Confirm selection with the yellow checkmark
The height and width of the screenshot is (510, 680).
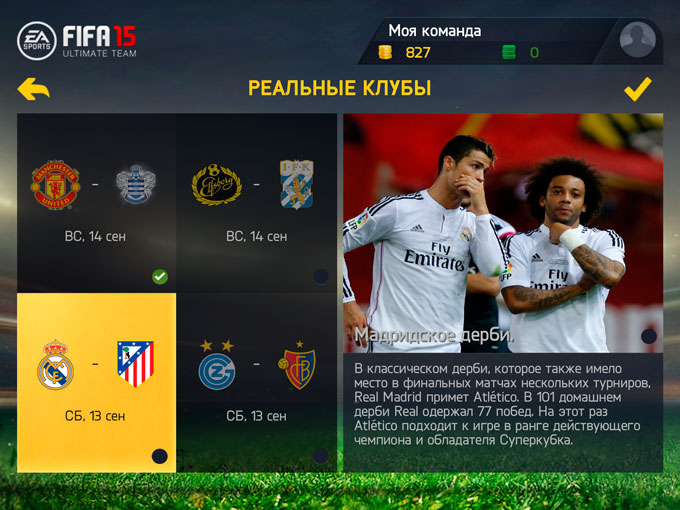coord(637,90)
